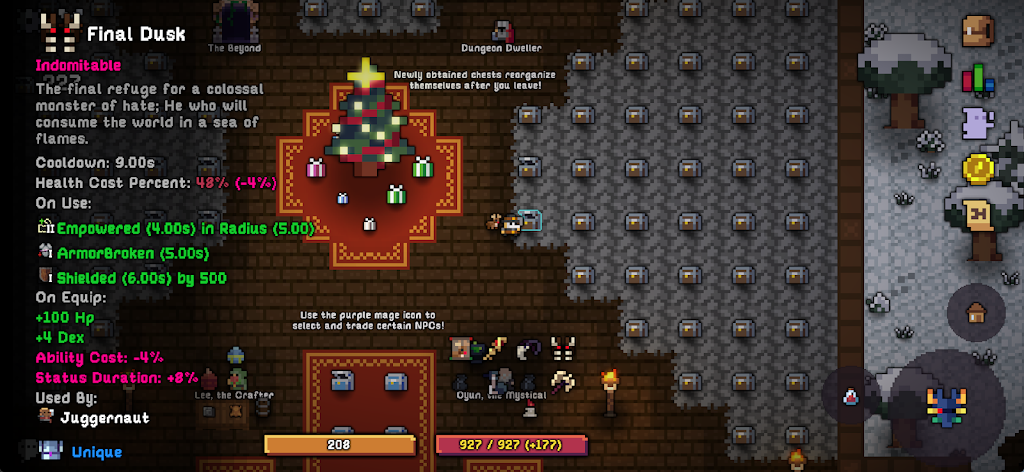Open the parchment scroll icon

[977, 214]
